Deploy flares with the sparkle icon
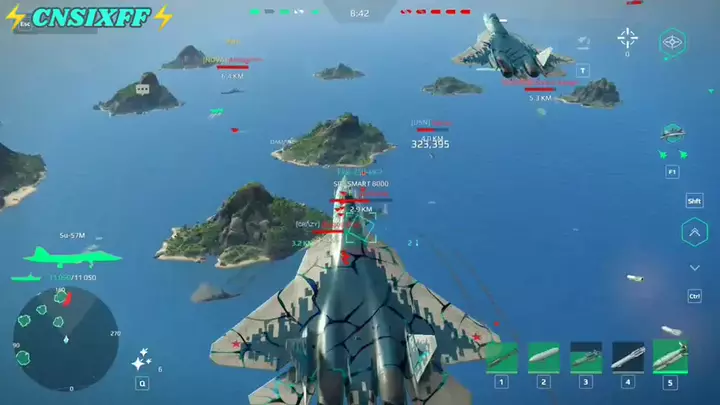 [x=143, y=359]
